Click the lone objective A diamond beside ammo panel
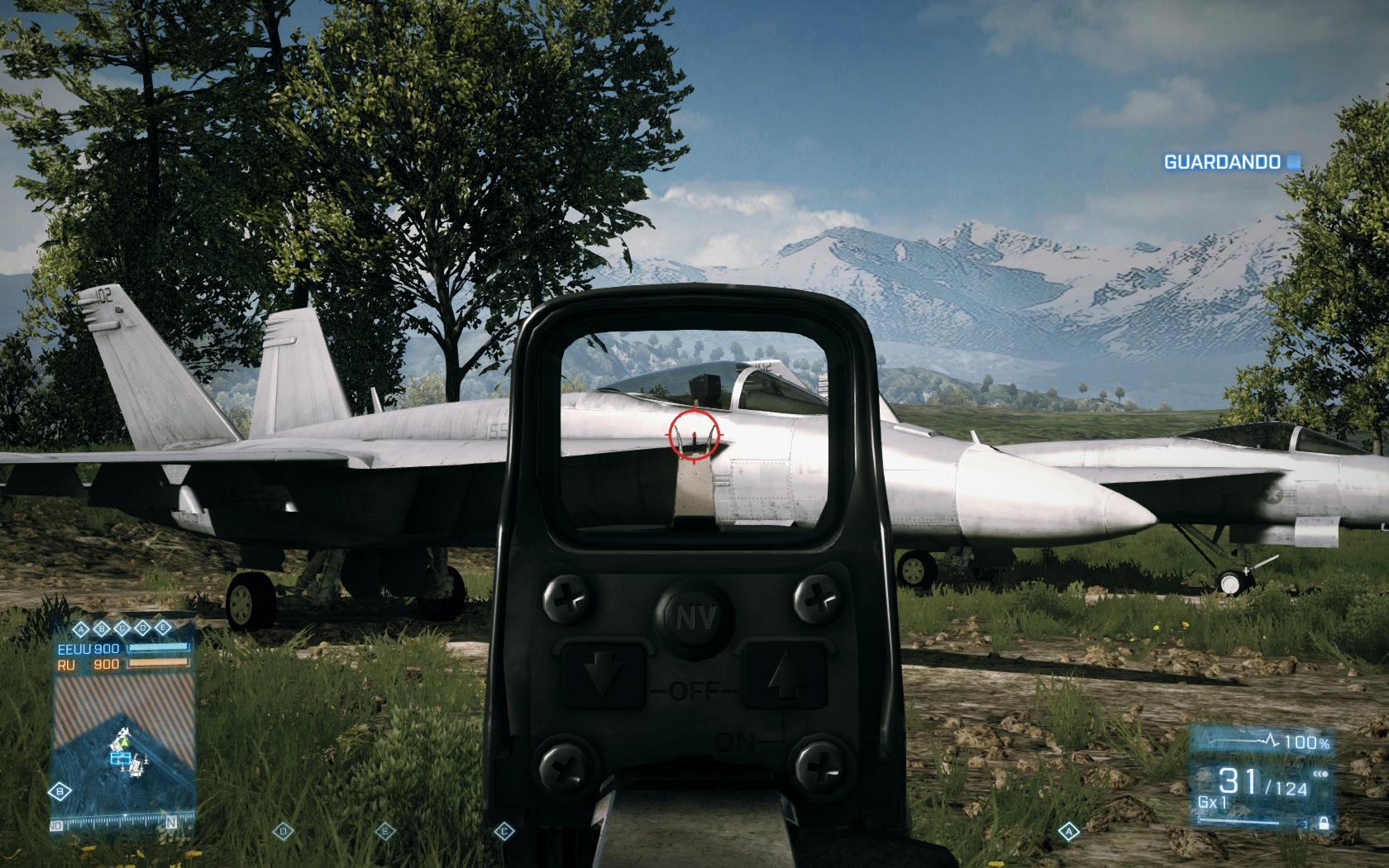The image size is (1389, 868). [x=1069, y=830]
